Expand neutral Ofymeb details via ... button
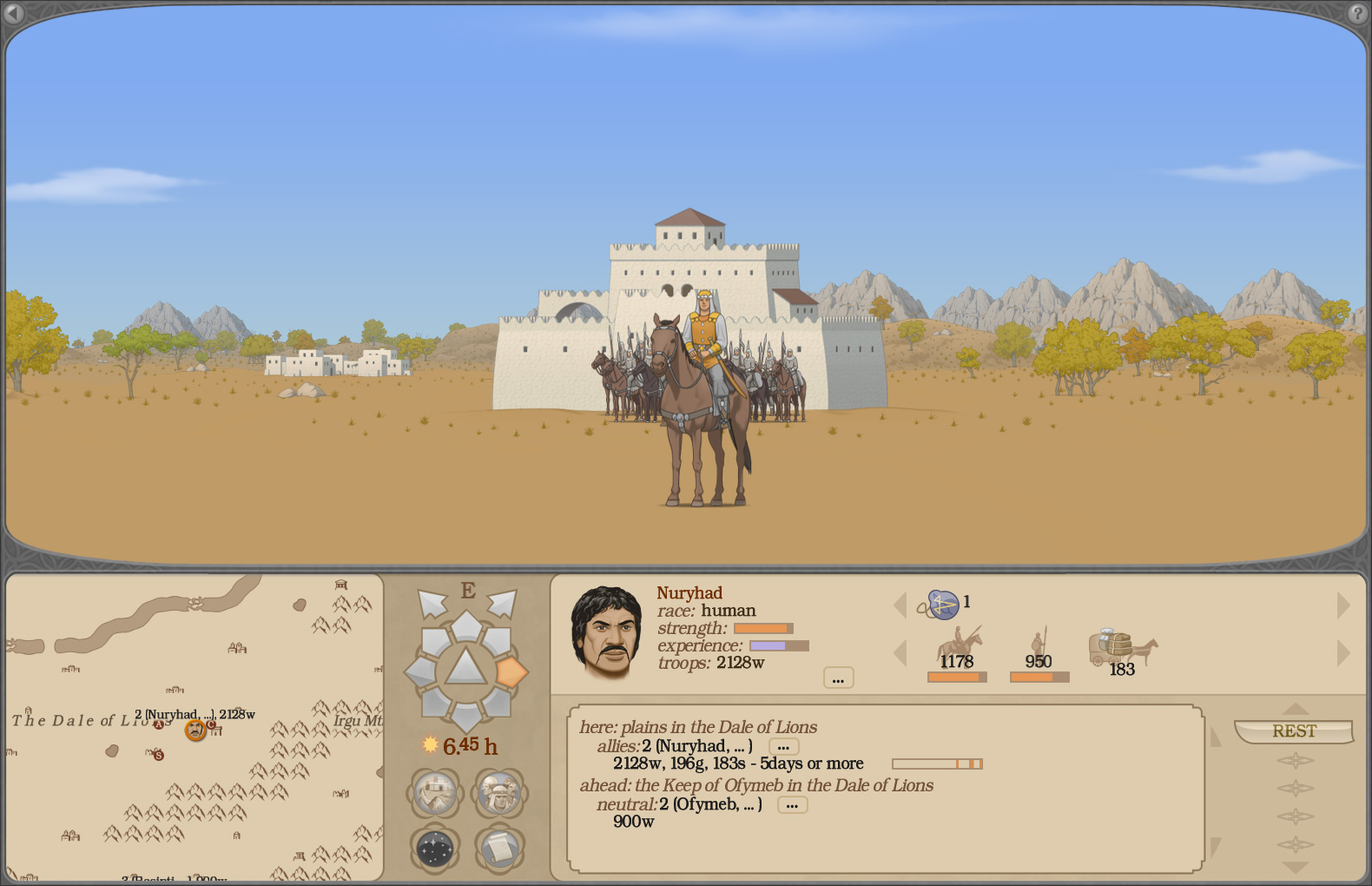Screen dimensions: 1372x886 click(x=791, y=804)
